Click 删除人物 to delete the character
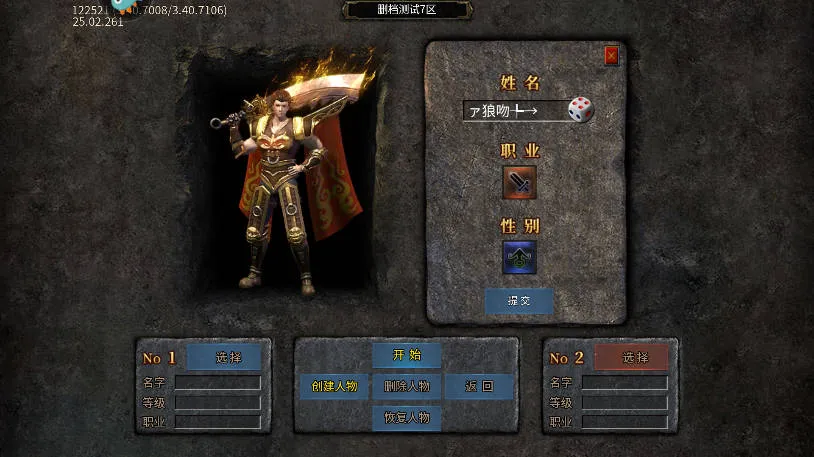 pos(407,386)
